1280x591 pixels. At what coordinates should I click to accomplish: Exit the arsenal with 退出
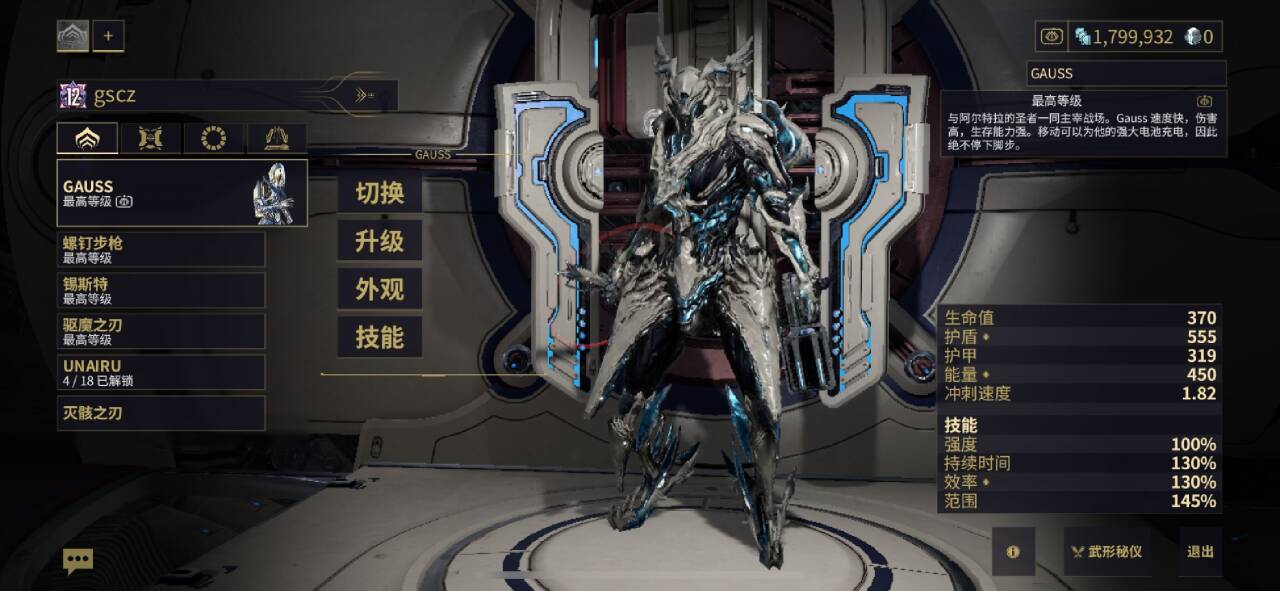pyautogui.click(x=1200, y=551)
